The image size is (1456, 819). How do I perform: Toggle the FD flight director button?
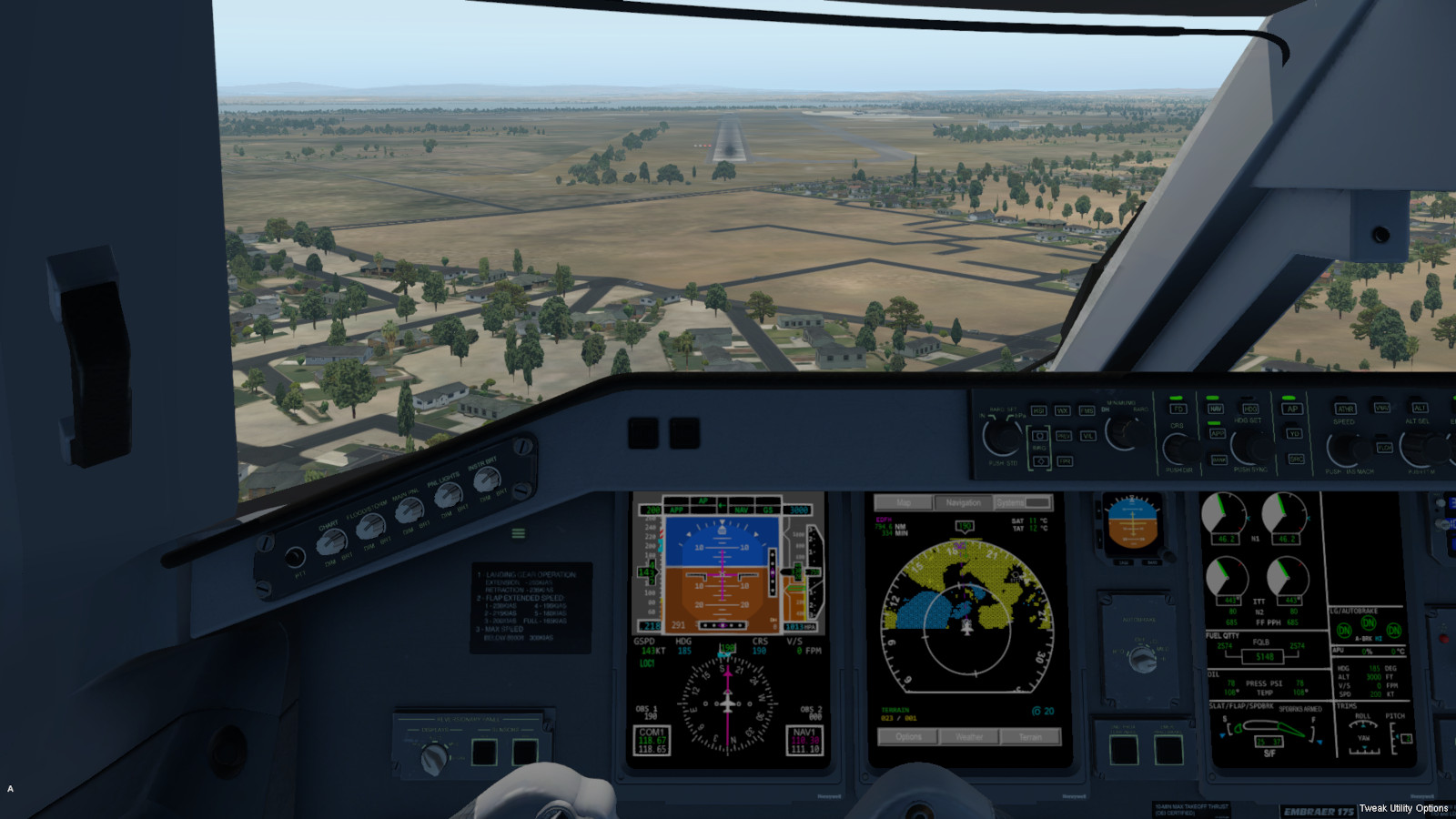tap(1178, 409)
